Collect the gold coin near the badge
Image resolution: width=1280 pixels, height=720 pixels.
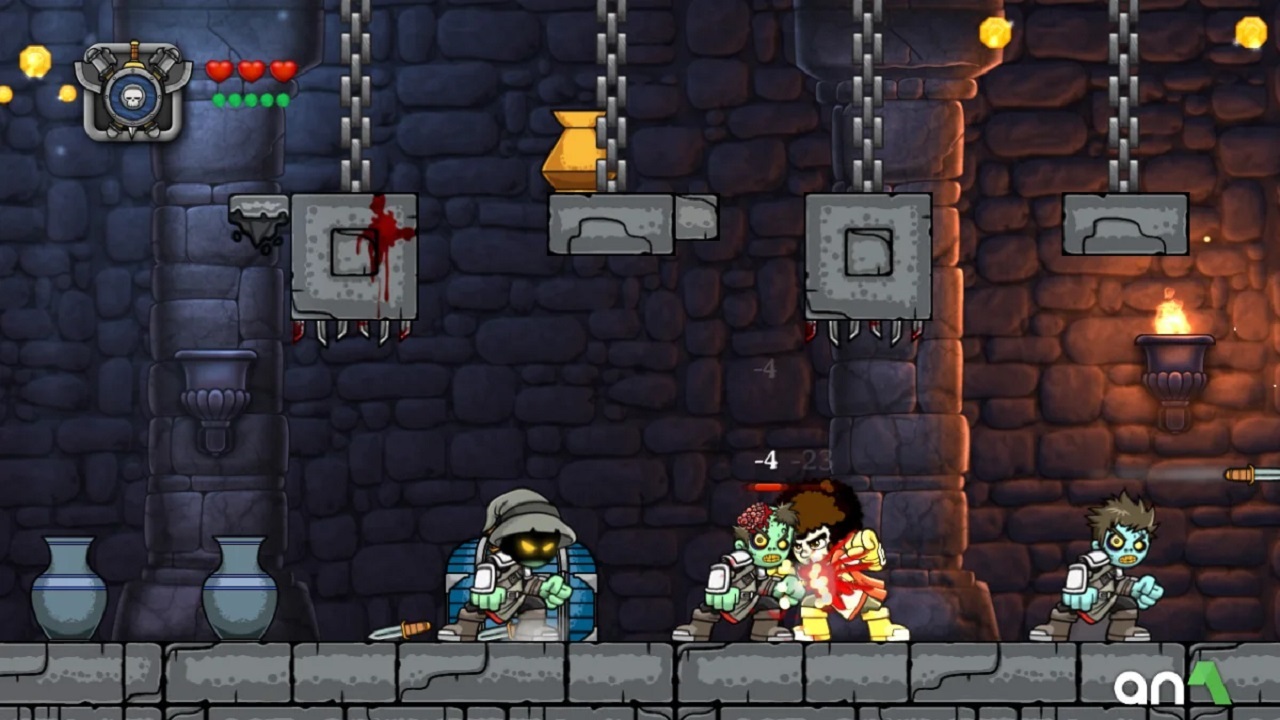pos(37,62)
